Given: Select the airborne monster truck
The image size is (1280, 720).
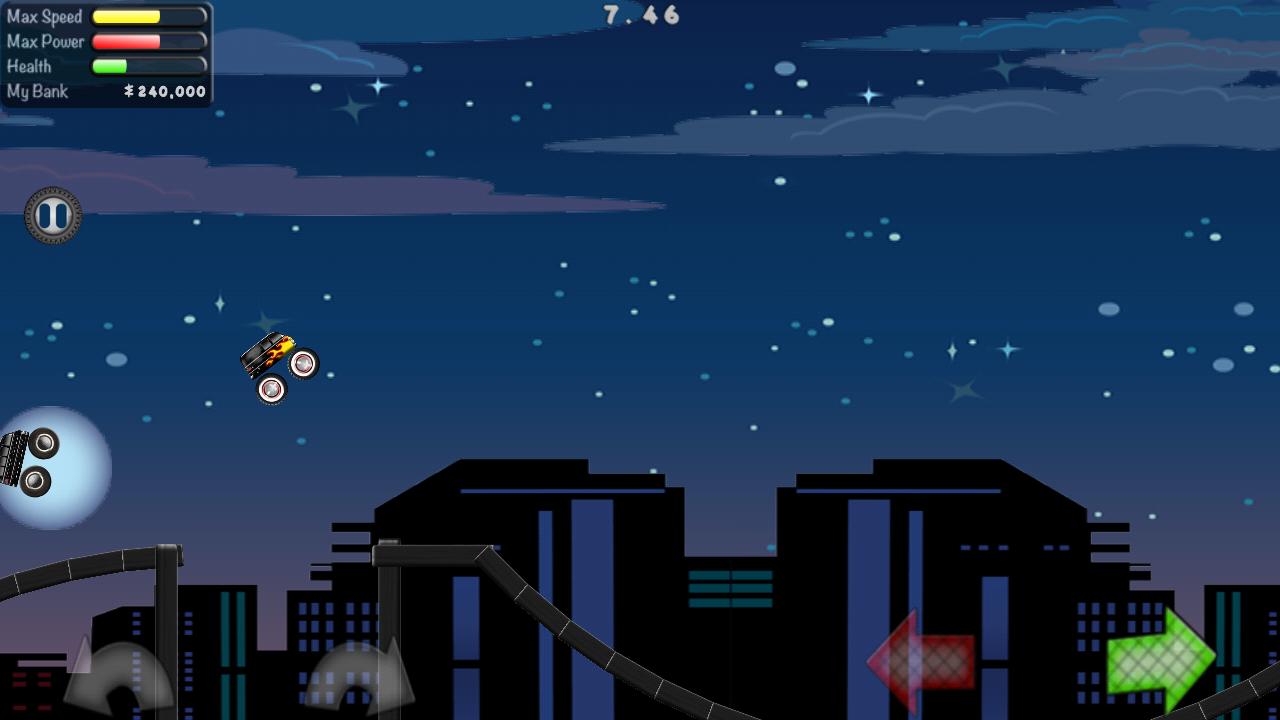Looking at the screenshot, I should (x=278, y=365).
